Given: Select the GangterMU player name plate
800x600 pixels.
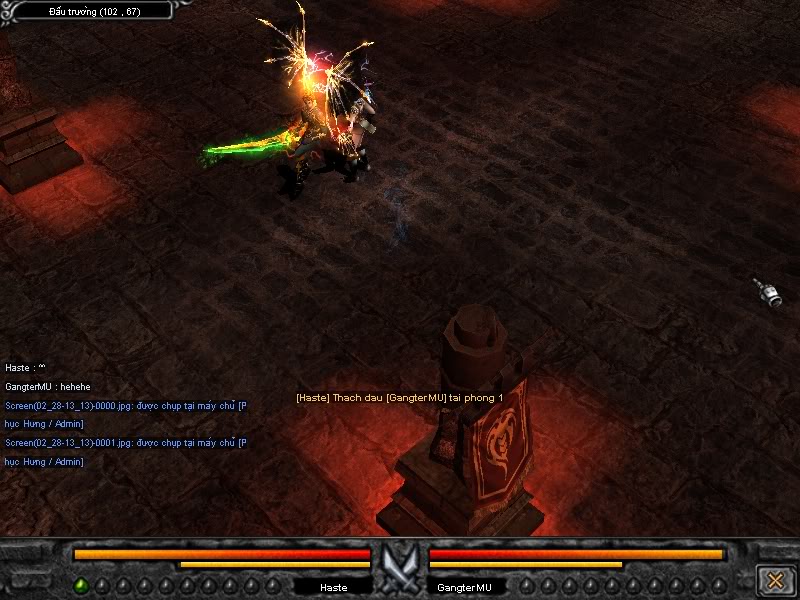Looking at the screenshot, I should click(x=465, y=587).
